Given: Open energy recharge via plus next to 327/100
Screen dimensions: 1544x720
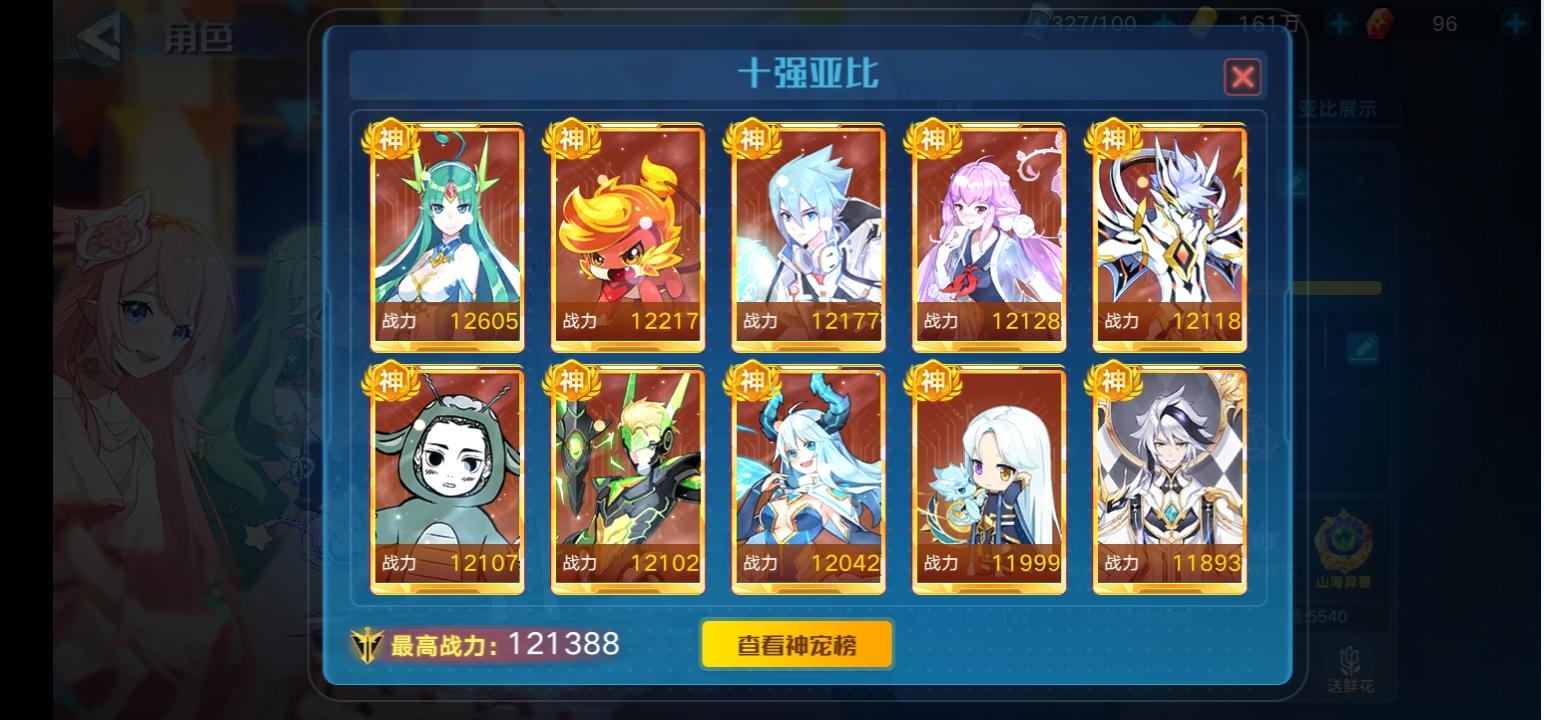Looking at the screenshot, I should tap(1164, 22).
